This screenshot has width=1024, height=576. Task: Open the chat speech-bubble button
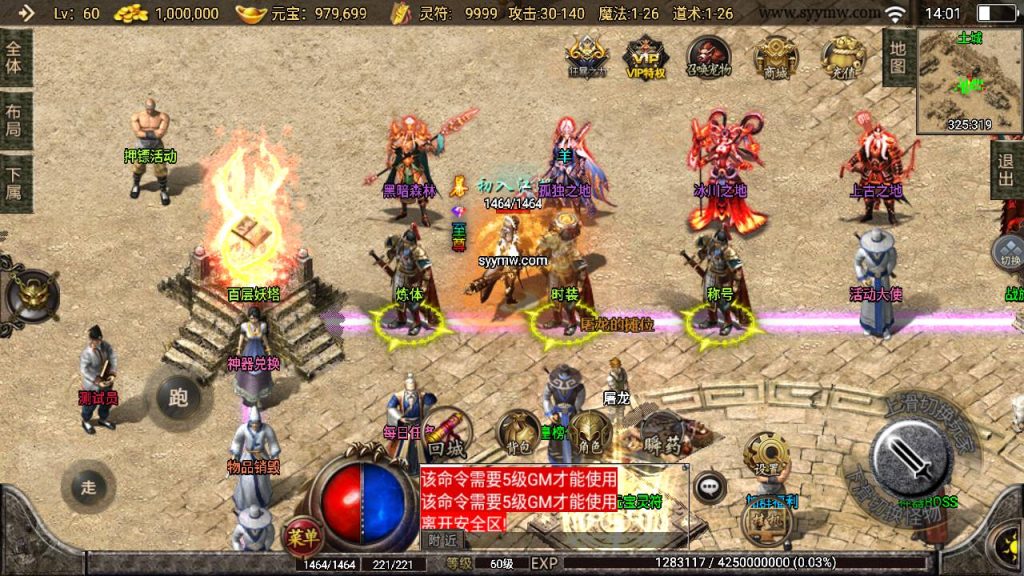point(710,487)
